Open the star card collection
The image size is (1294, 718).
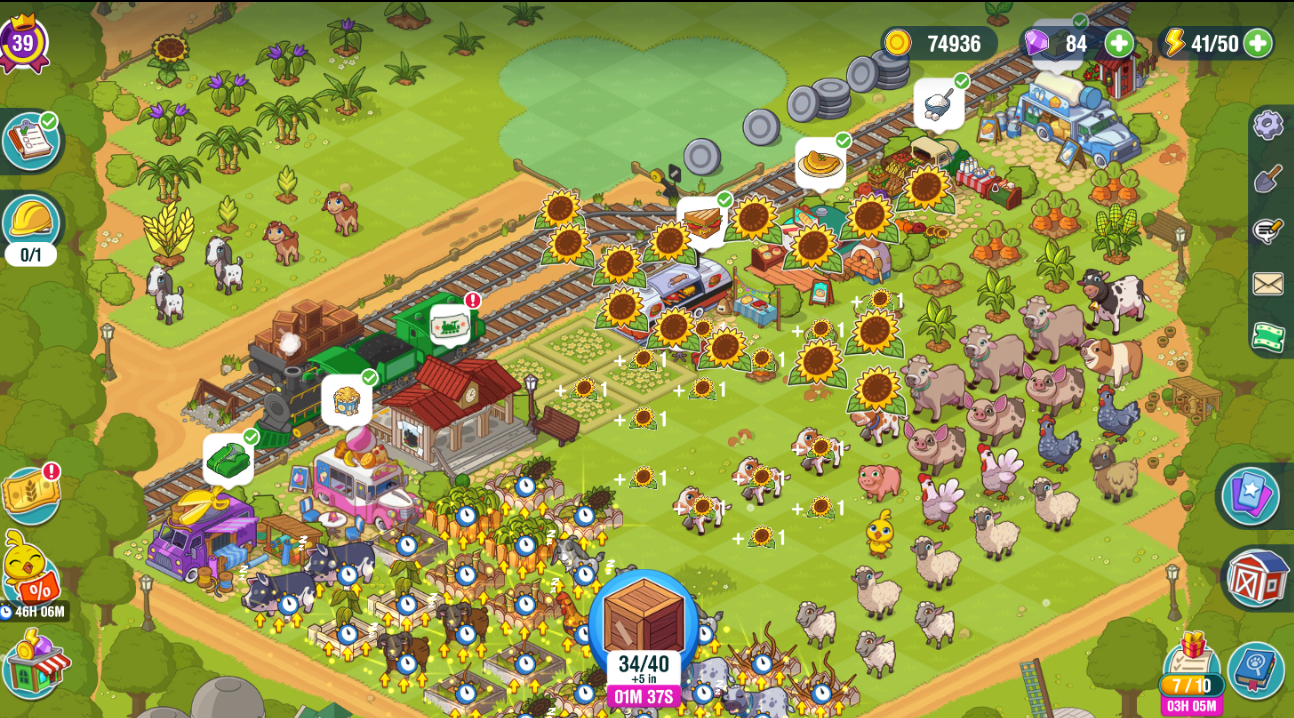[x=1250, y=496]
